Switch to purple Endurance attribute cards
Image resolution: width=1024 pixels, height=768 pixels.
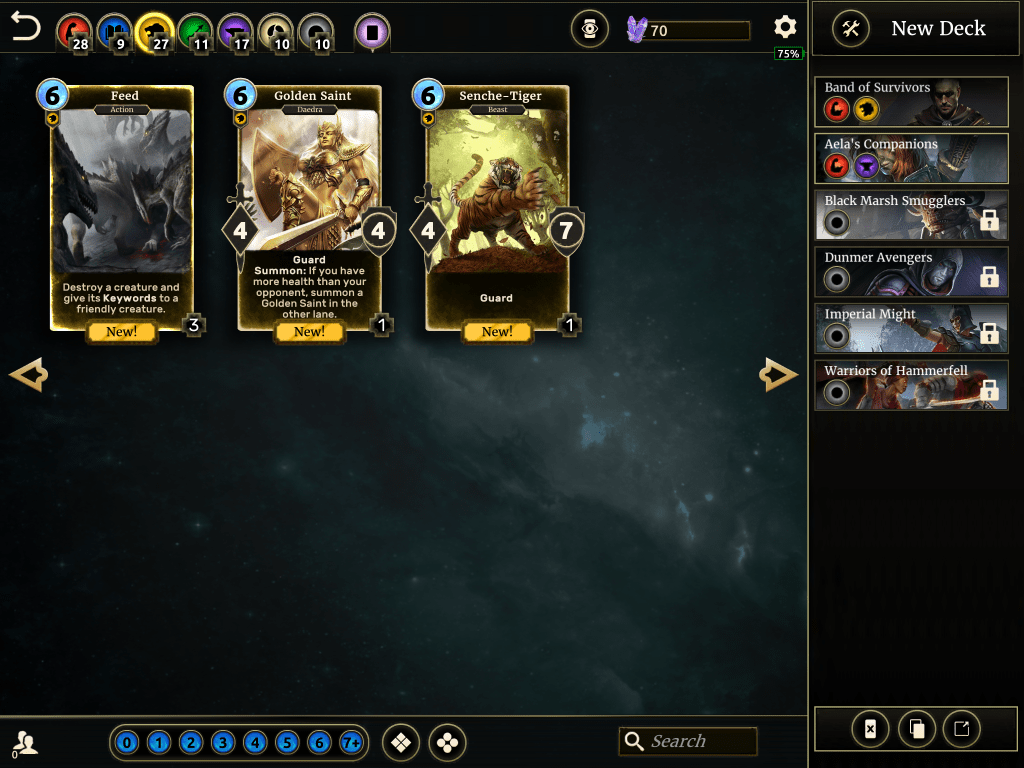coord(235,31)
